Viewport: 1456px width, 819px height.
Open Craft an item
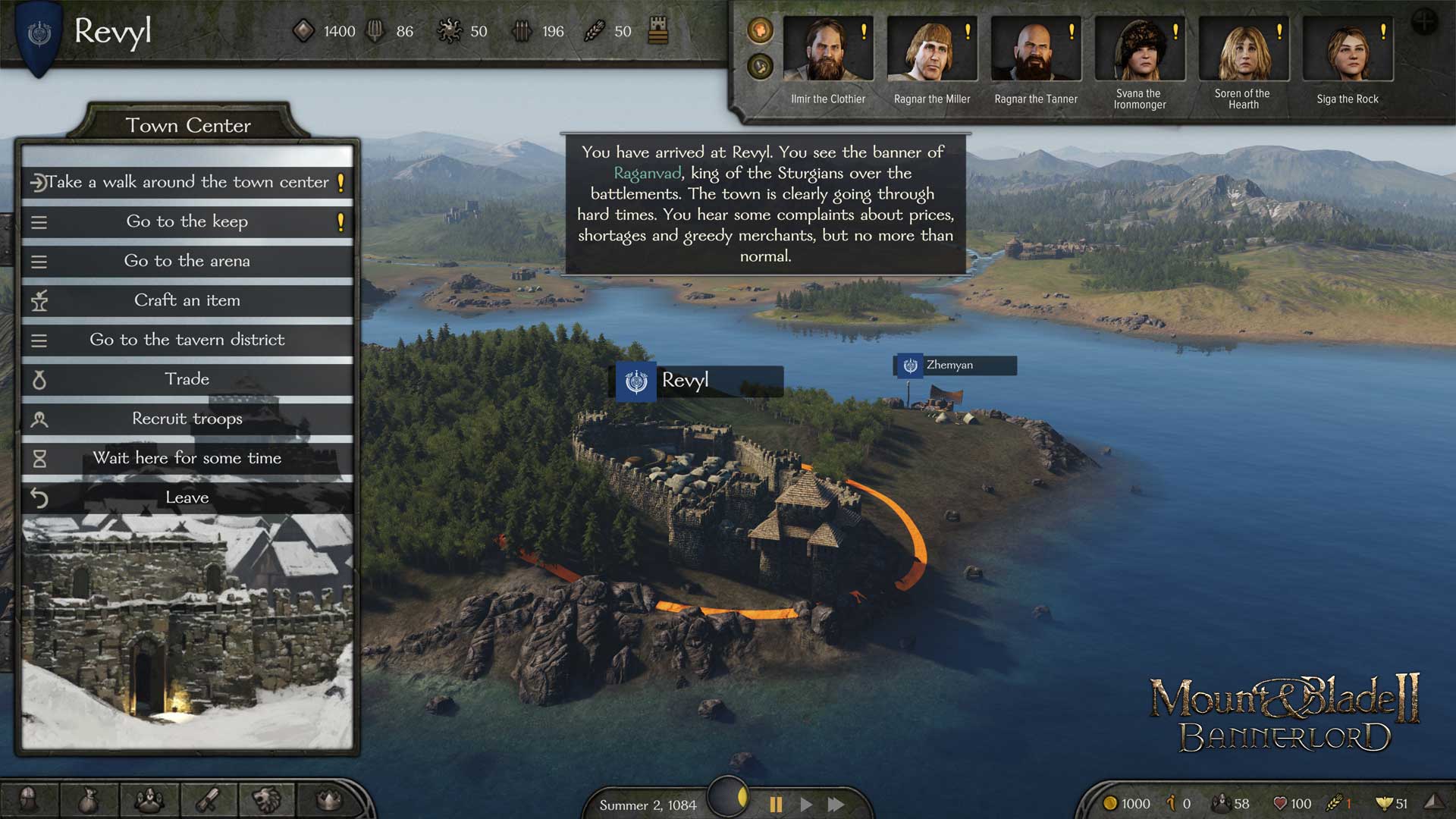click(187, 300)
